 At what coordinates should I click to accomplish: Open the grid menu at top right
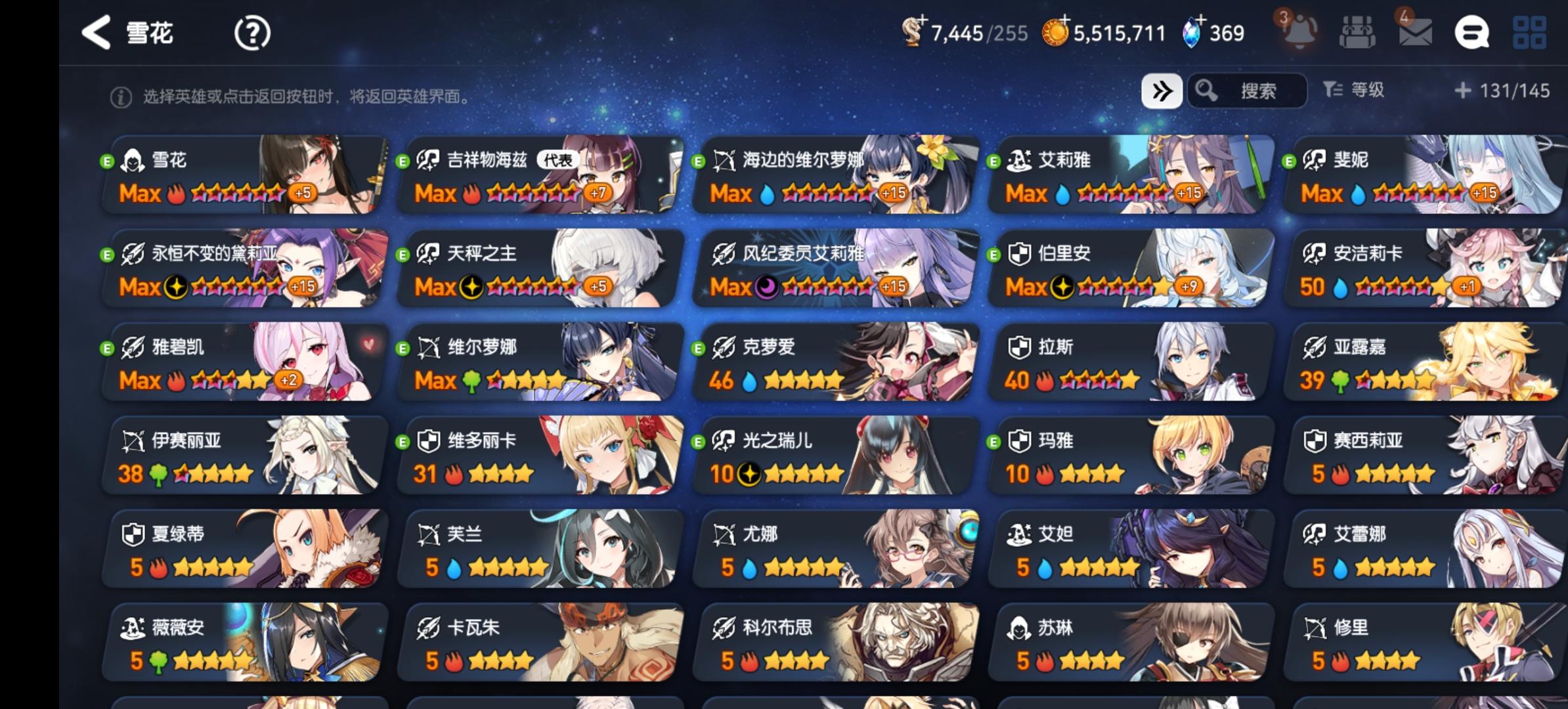[1530, 32]
